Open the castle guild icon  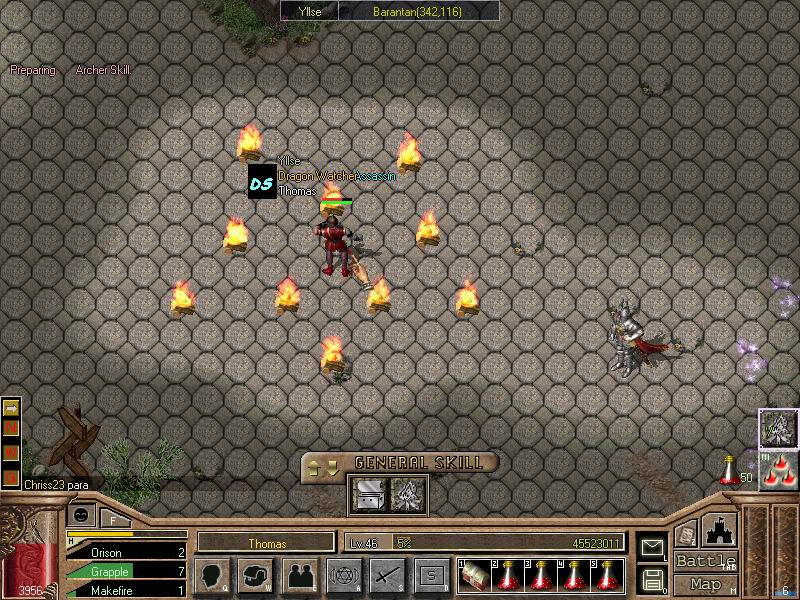(x=720, y=528)
